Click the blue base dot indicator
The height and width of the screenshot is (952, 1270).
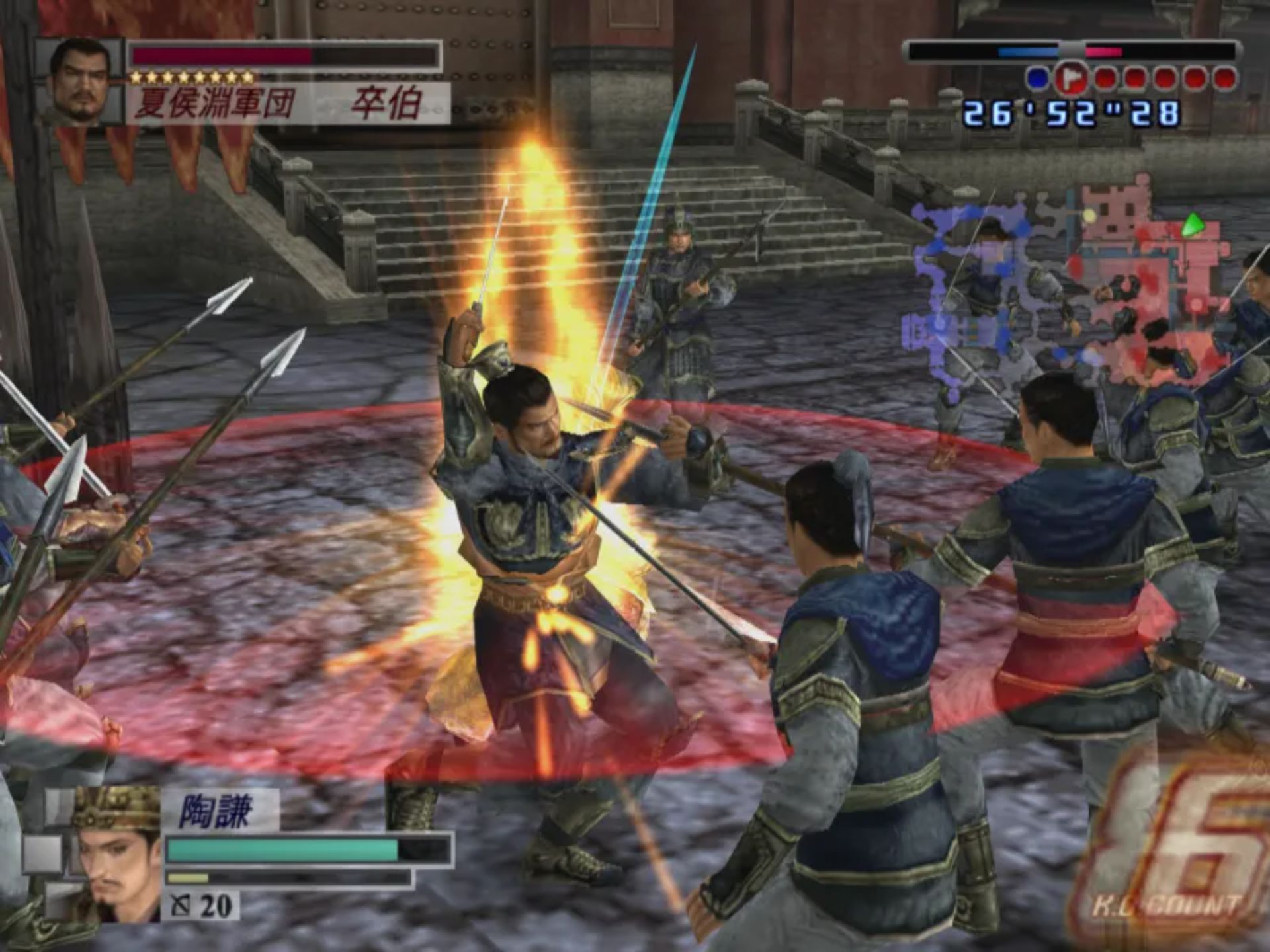1037,79
